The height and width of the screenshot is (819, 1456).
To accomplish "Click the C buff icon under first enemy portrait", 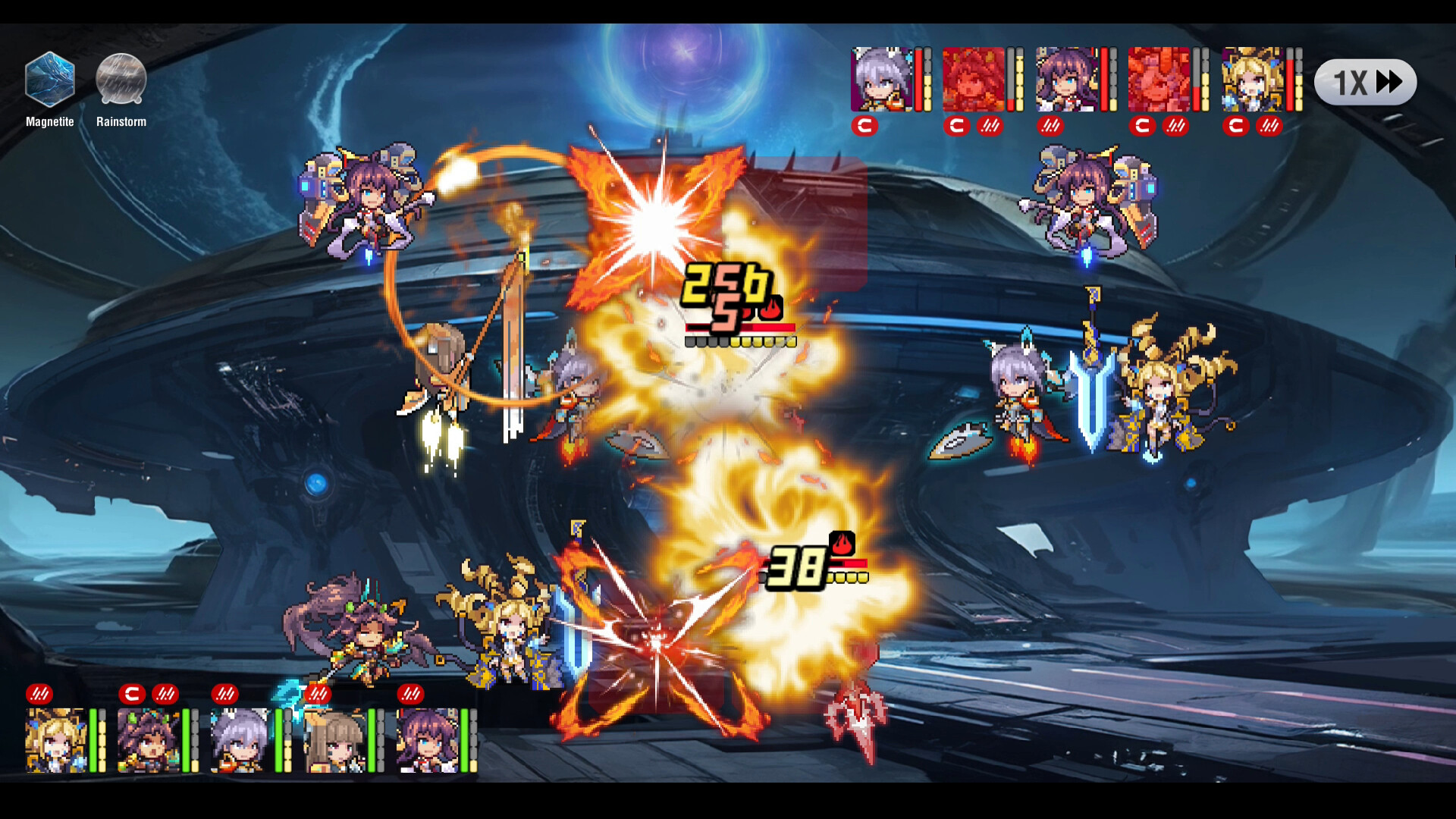I will tap(864, 127).
